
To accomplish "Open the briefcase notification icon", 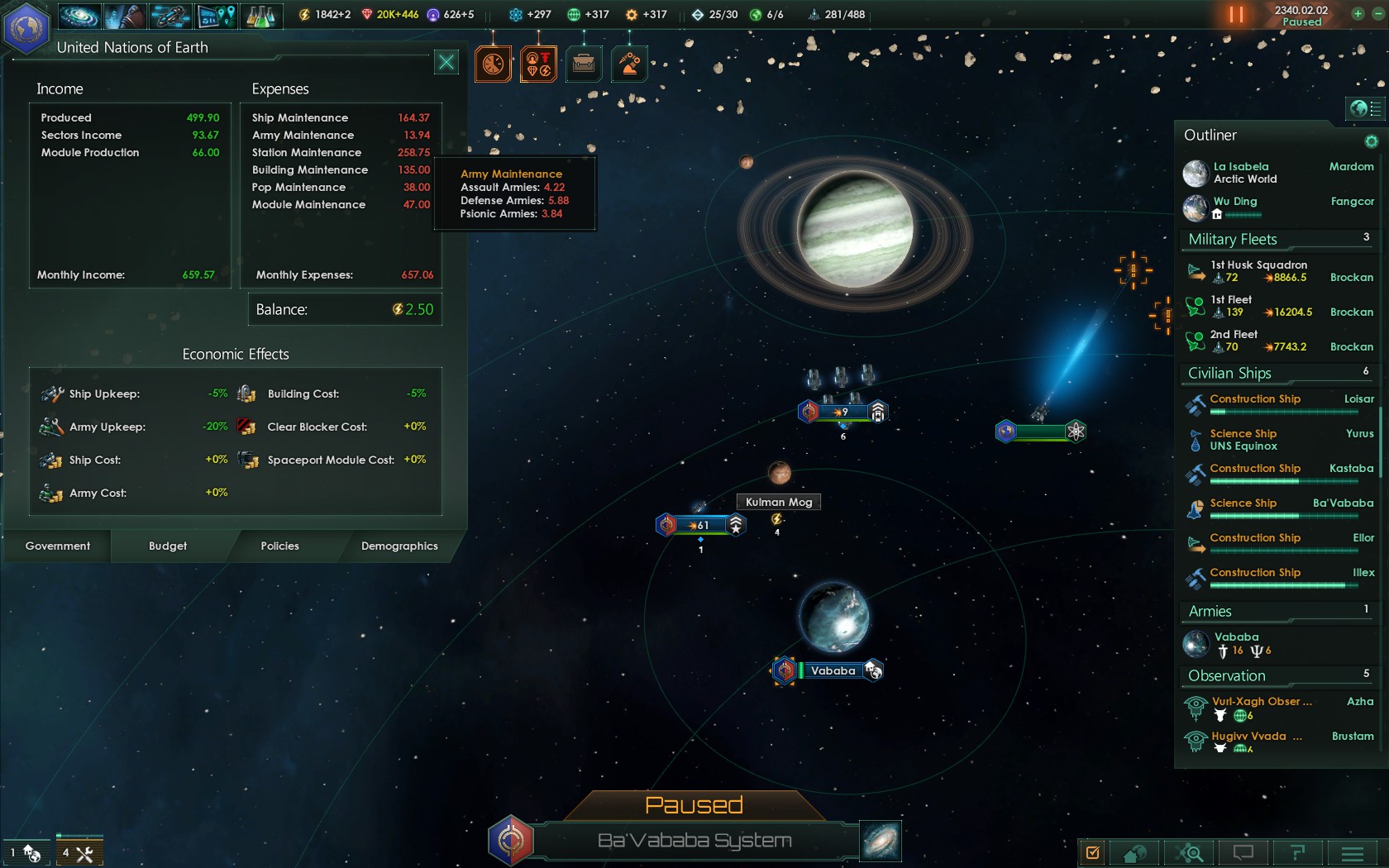I will (584, 64).
